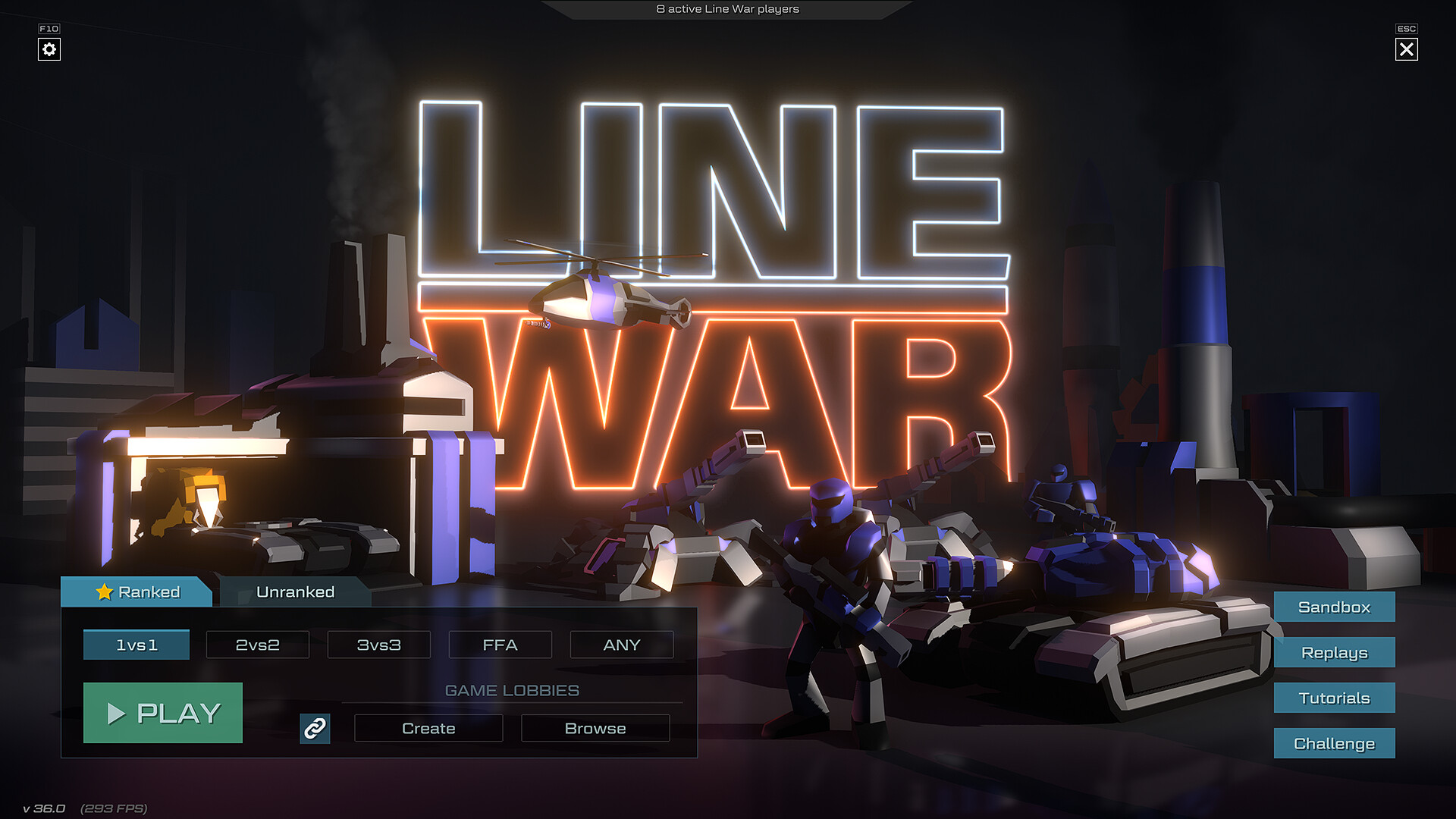Open the Replays menu
This screenshot has height=819, width=1456.
point(1334,653)
